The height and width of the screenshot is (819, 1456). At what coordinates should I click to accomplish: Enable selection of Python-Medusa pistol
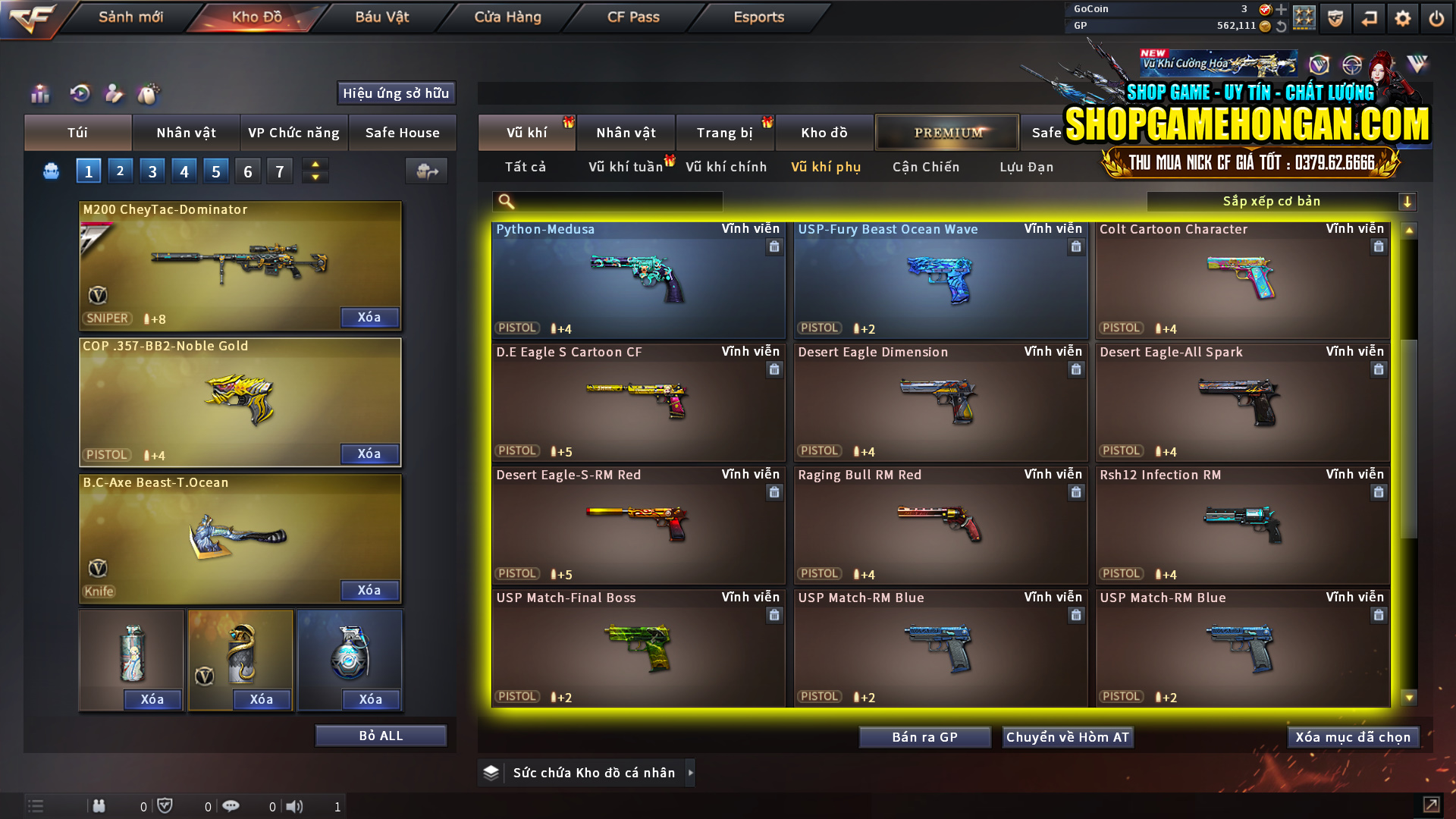point(637,281)
